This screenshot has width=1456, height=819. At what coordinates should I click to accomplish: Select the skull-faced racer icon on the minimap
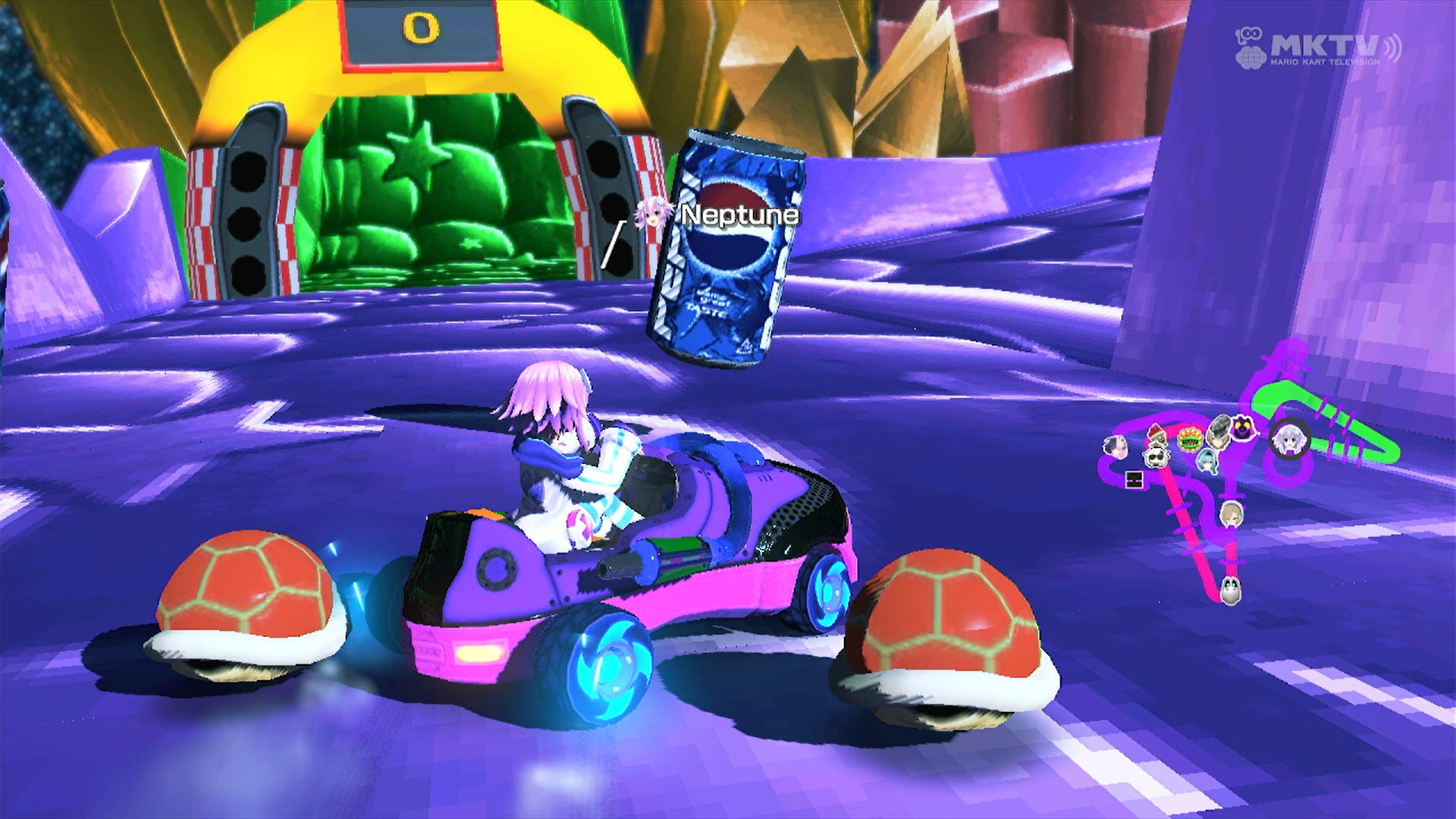pos(1156,458)
